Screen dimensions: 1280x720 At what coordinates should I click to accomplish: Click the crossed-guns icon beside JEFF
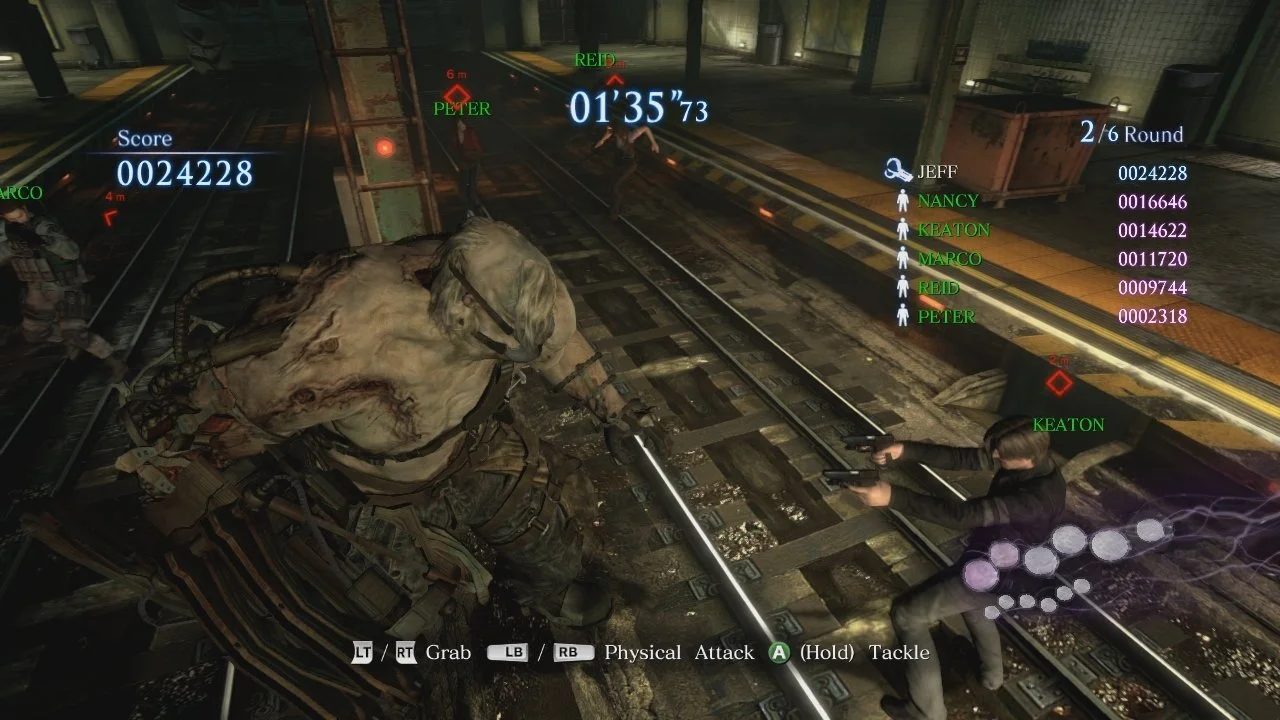897,170
